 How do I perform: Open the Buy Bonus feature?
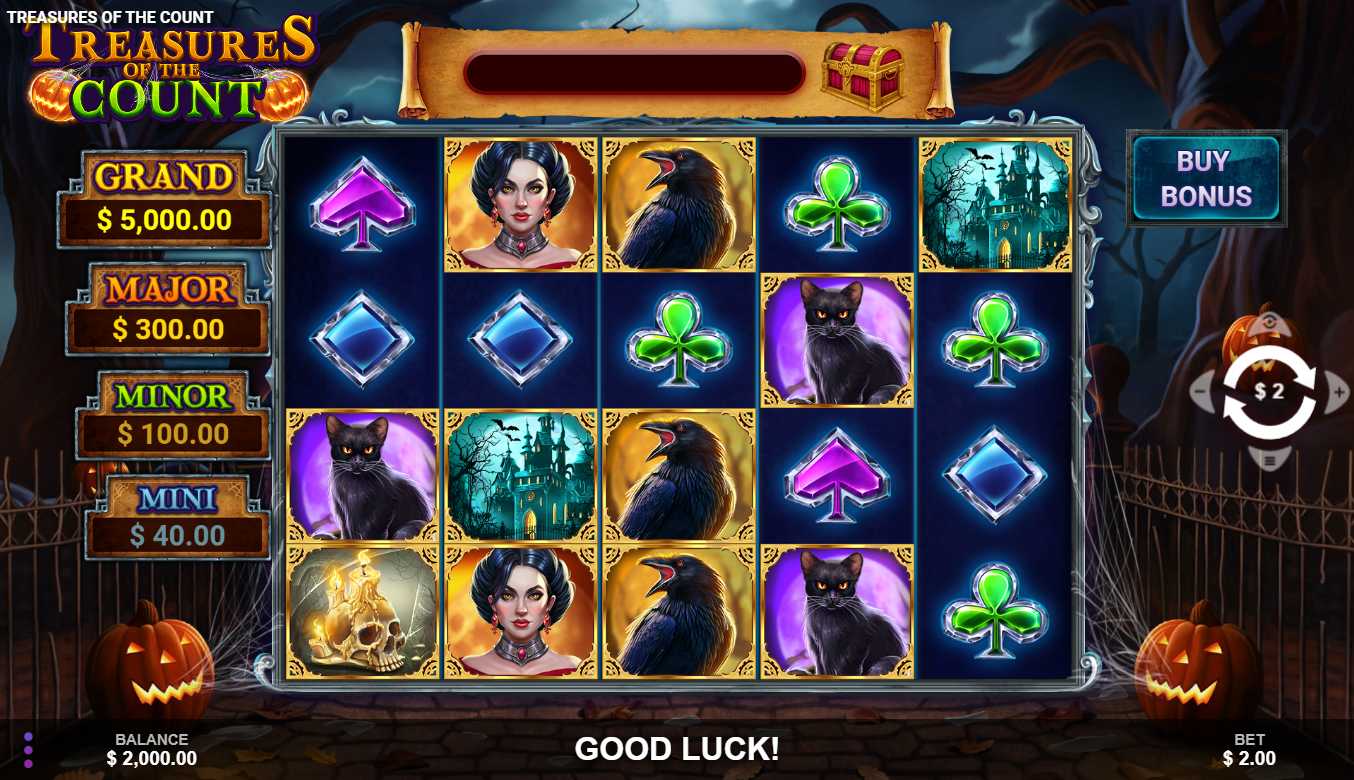1206,178
